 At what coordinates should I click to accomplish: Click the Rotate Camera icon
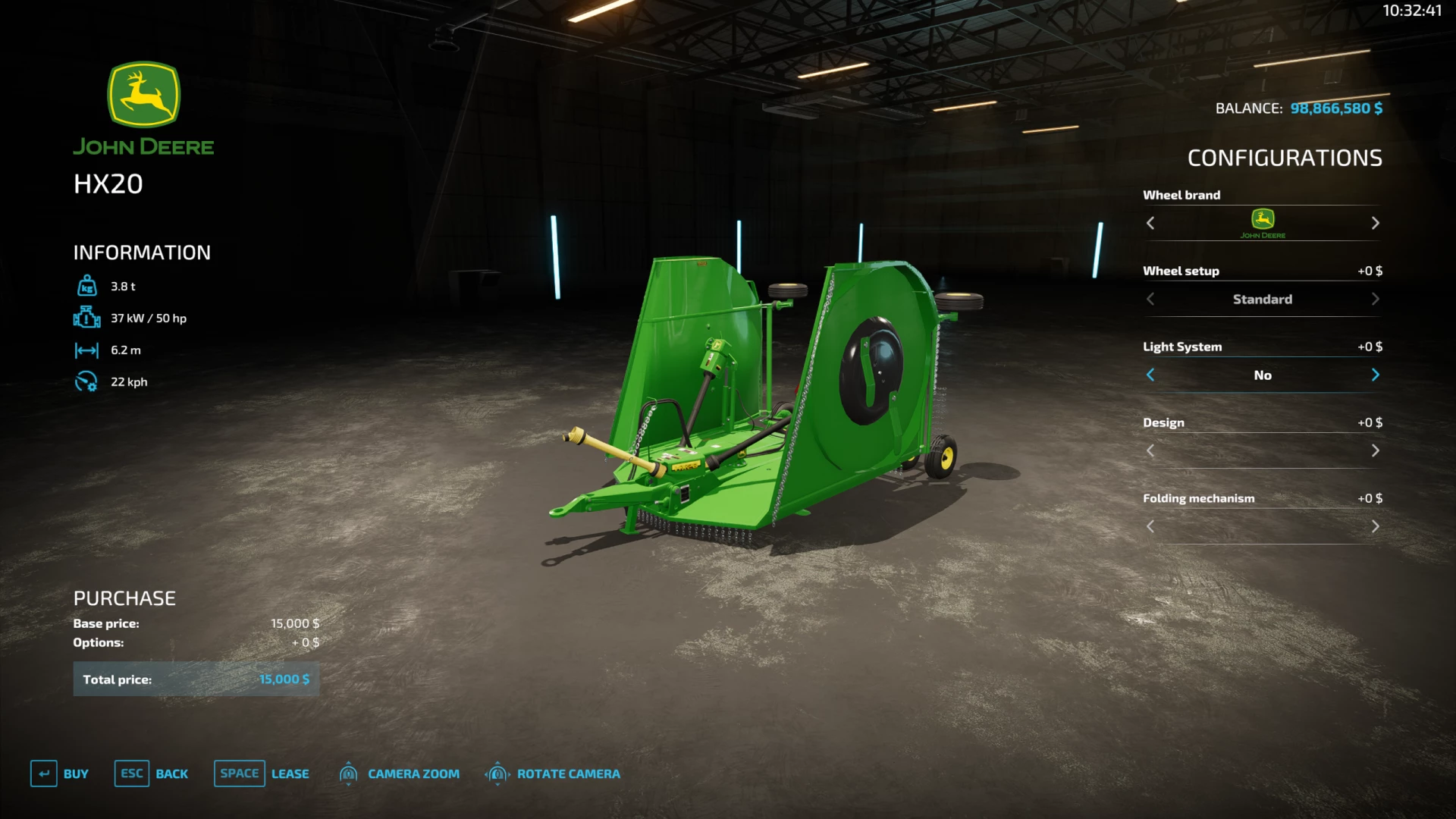tap(497, 773)
